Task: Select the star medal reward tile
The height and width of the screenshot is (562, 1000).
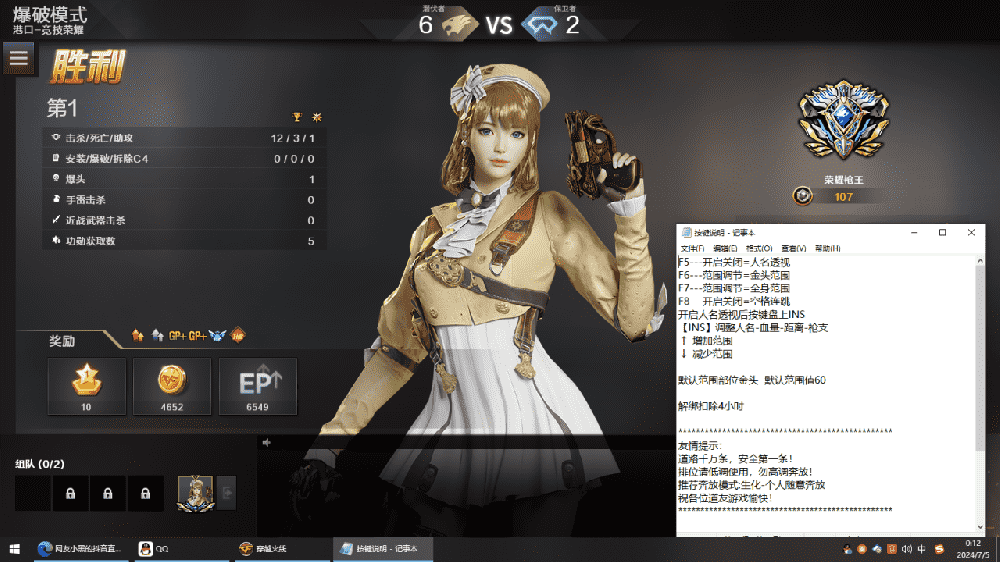Action: click(87, 385)
